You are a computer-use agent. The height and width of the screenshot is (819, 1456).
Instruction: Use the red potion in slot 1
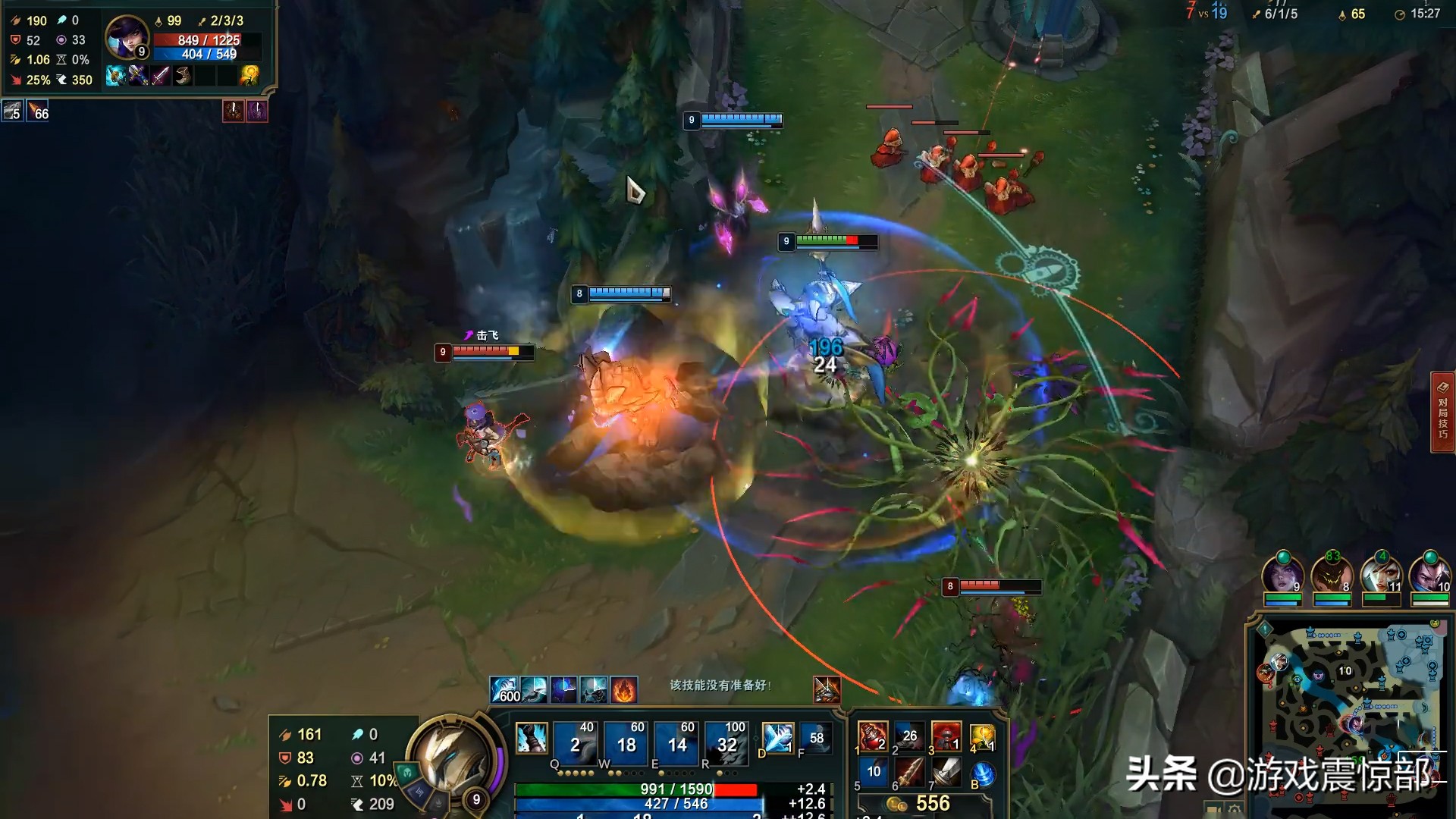tap(872, 736)
